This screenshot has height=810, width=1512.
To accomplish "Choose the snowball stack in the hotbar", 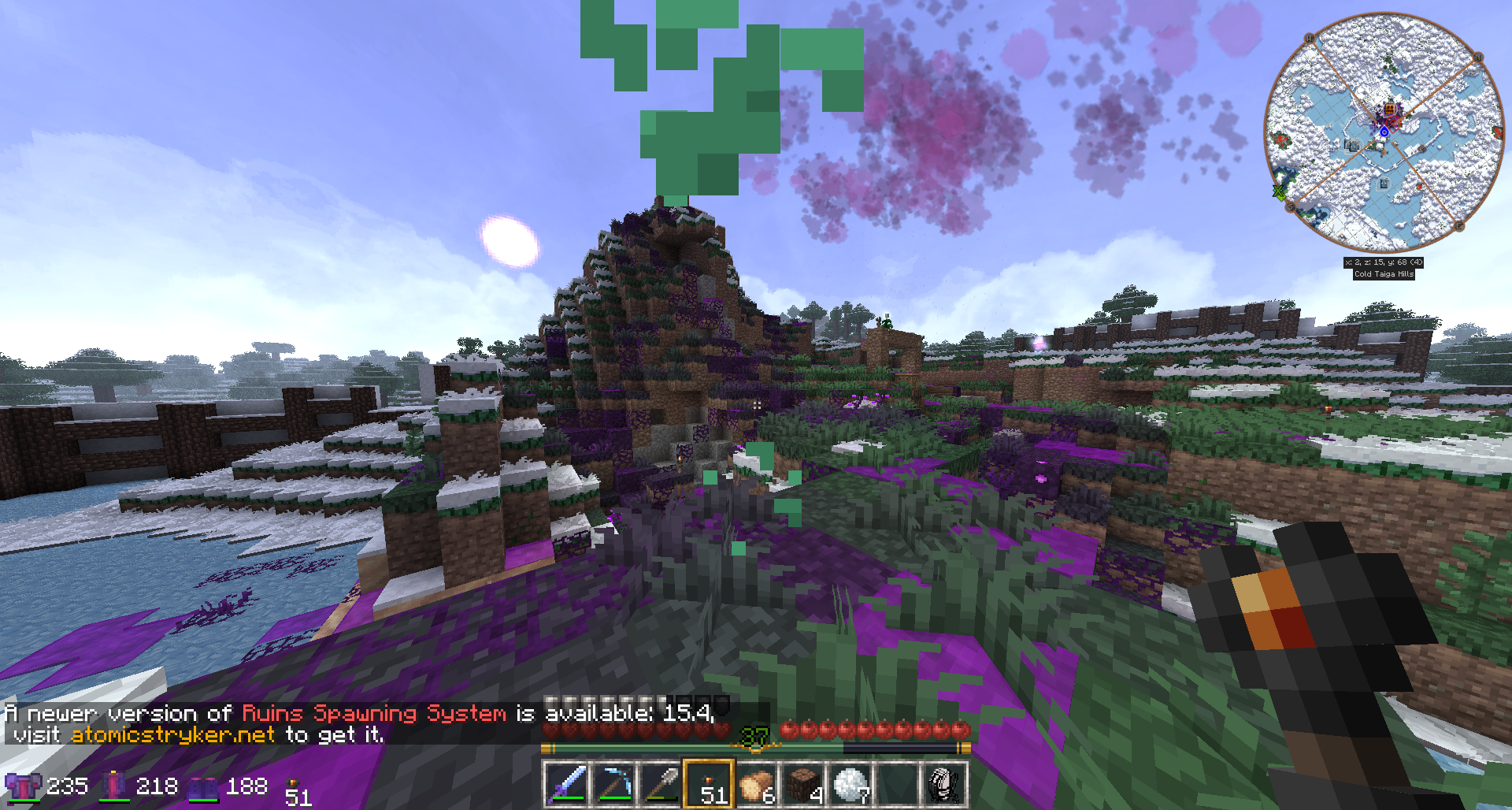I will 850,784.
